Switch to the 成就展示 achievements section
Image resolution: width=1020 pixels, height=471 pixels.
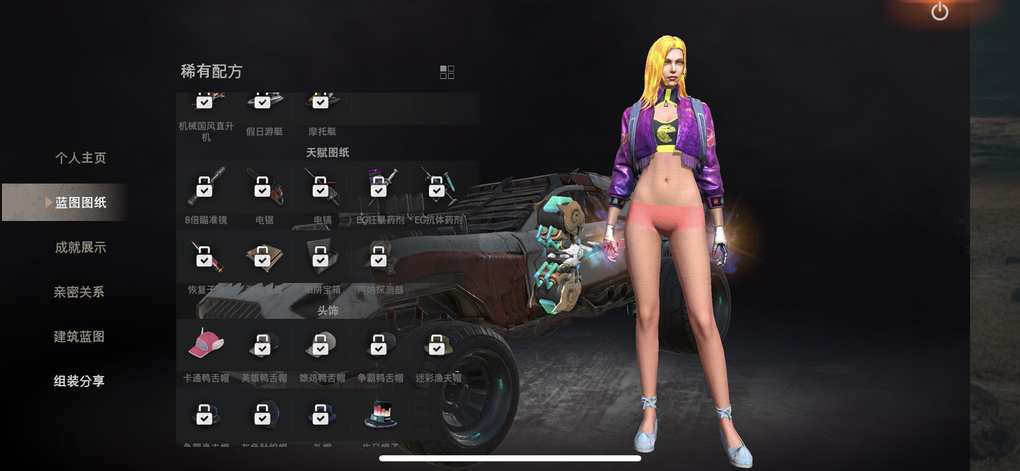pos(80,248)
